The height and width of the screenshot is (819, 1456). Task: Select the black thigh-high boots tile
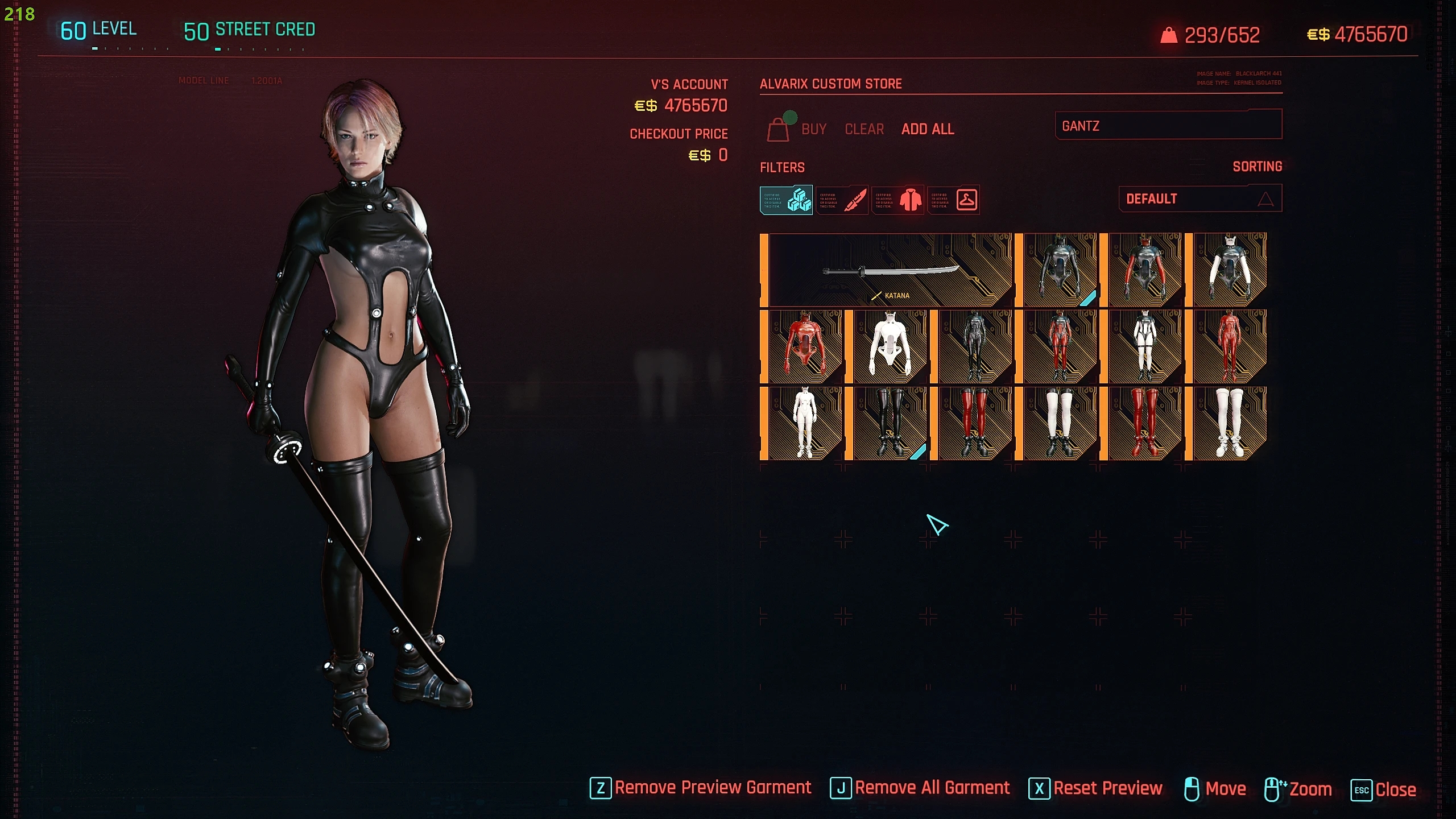(x=890, y=424)
